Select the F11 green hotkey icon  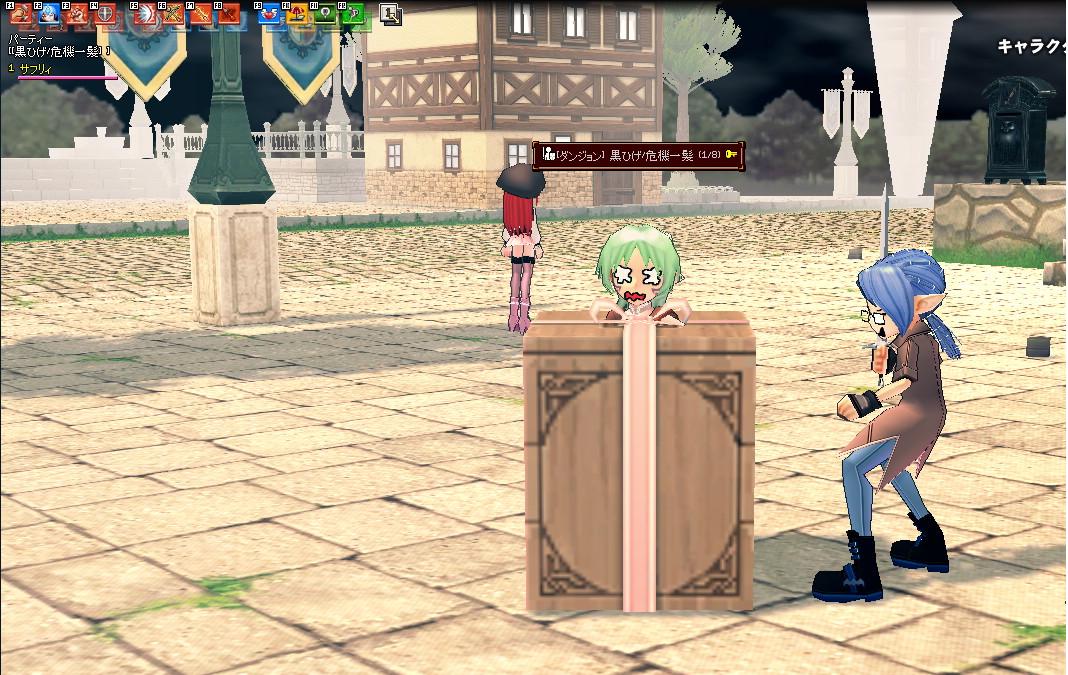[x=324, y=15]
